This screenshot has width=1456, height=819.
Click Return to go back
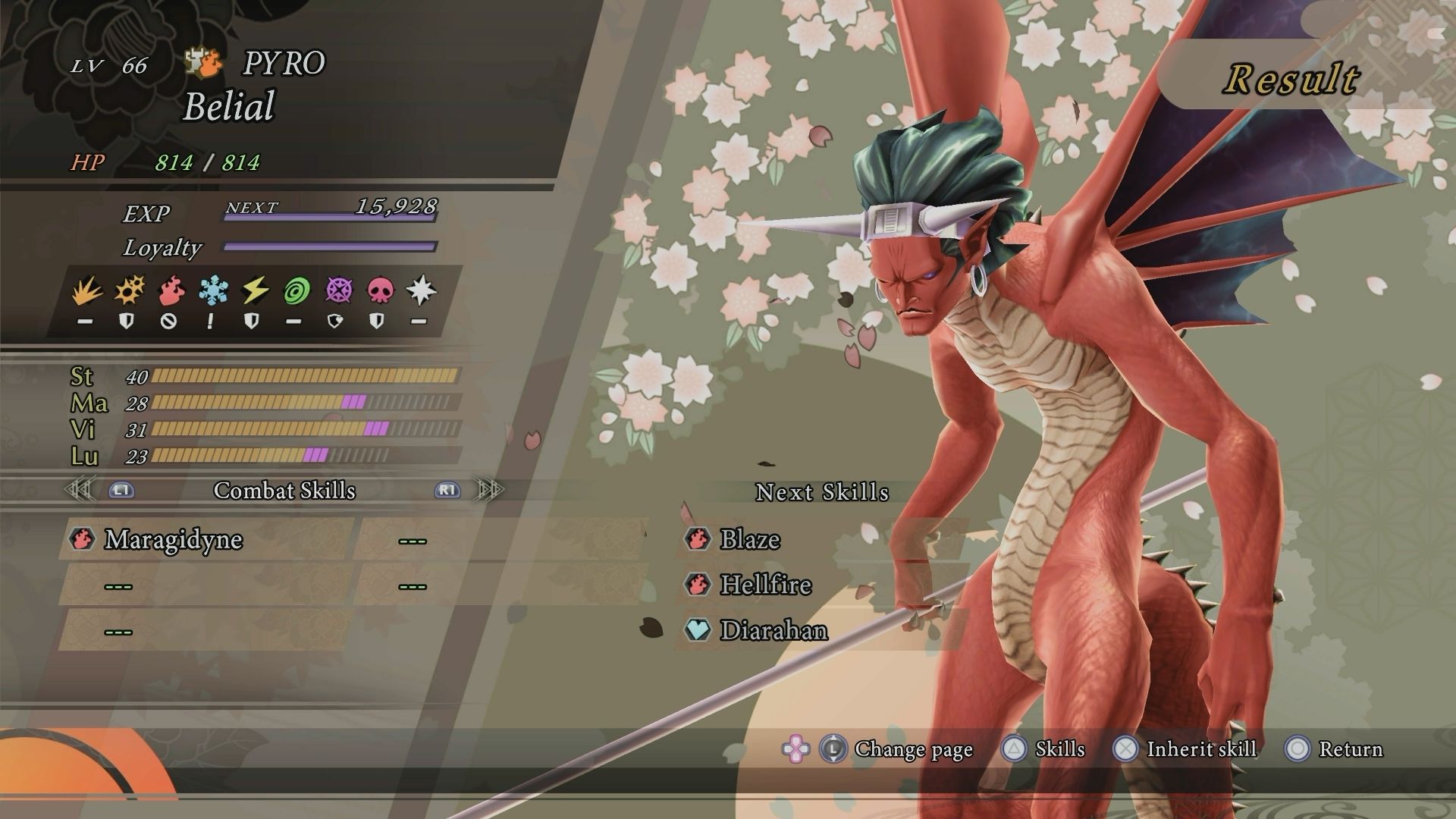pos(1335,749)
